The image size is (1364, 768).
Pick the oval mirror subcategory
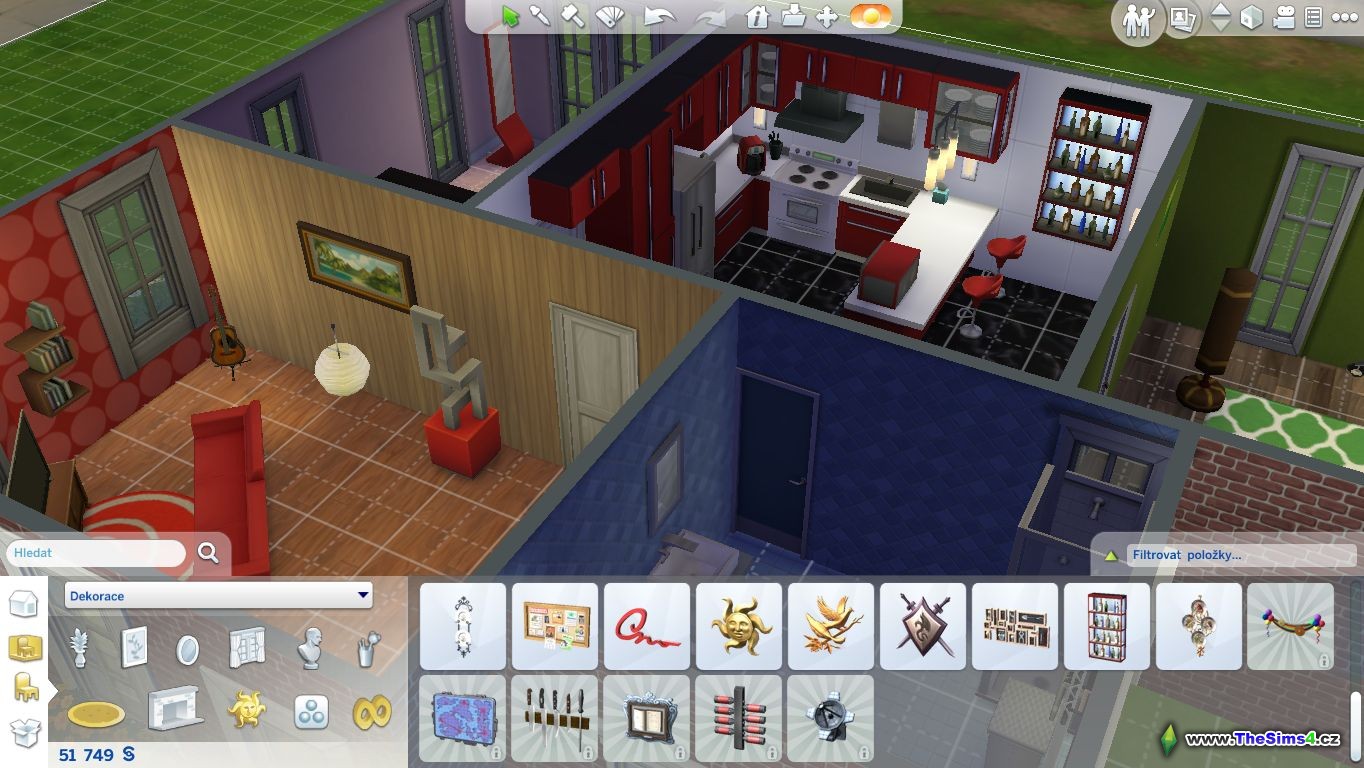coord(187,650)
